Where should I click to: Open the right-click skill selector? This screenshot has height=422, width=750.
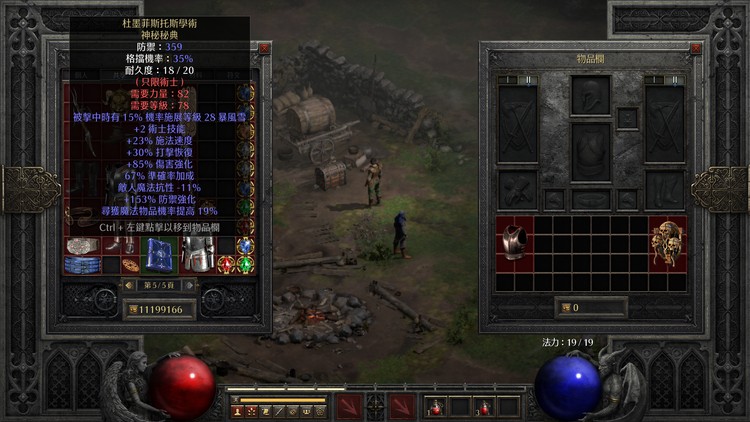click(x=402, y=406)
